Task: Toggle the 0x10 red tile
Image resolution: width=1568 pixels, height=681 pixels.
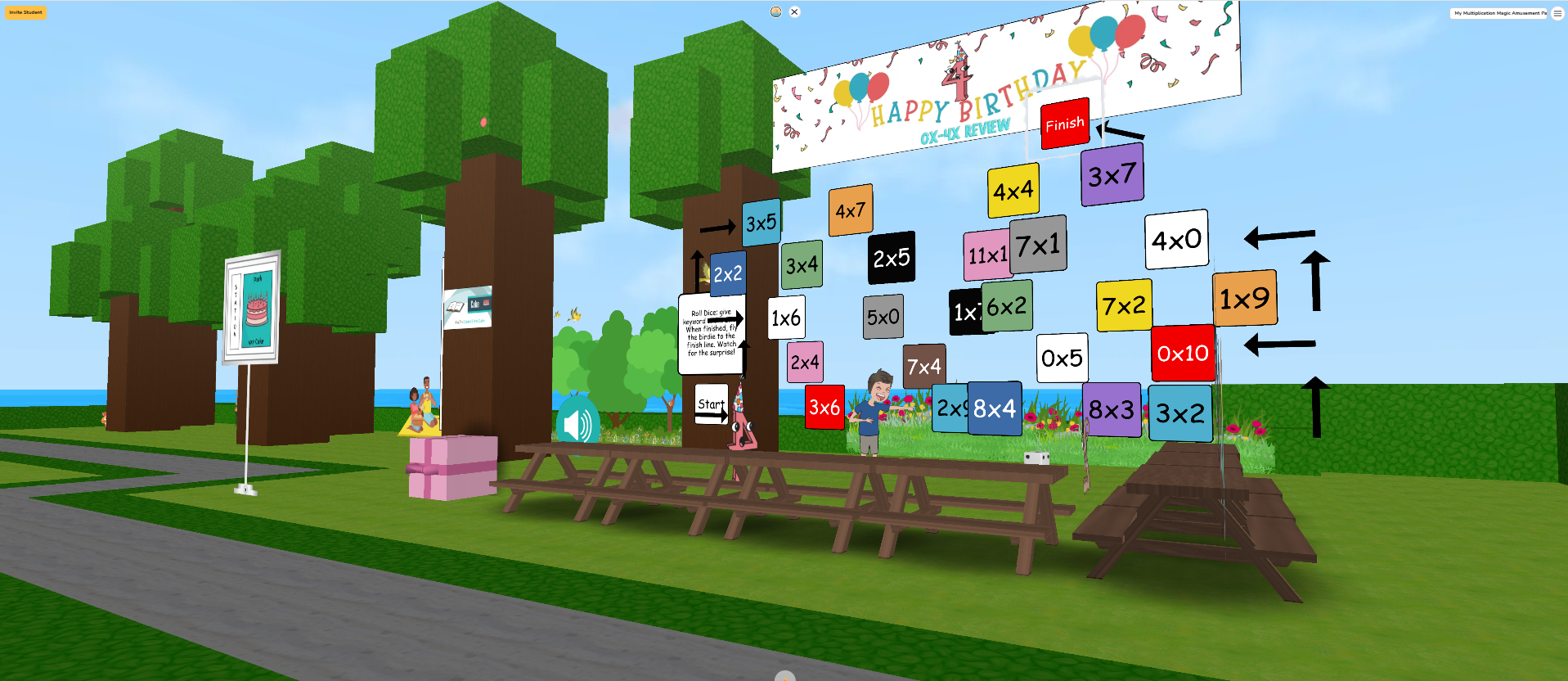Action: (1182, 354)
